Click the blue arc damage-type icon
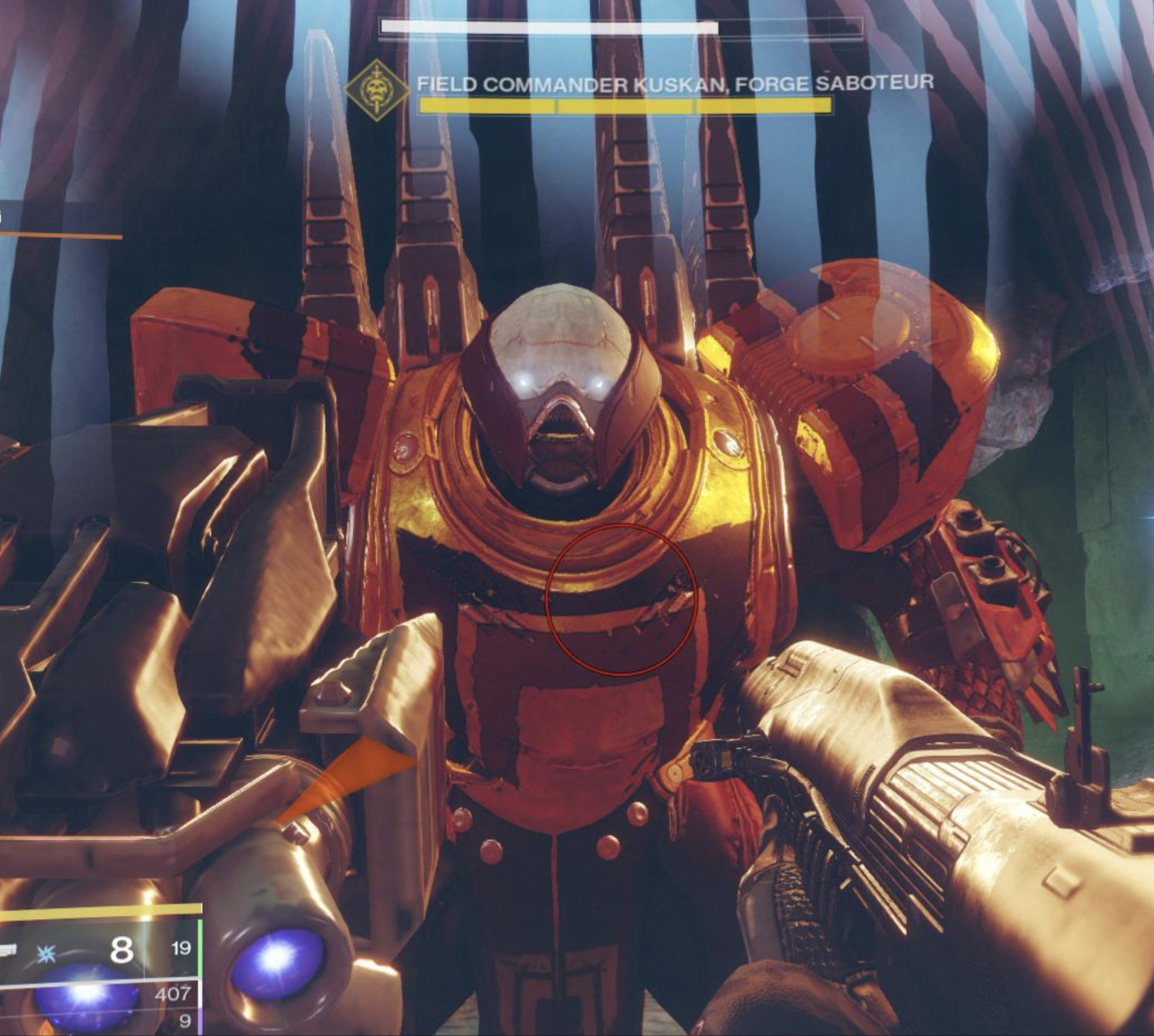The image size is (1154, 1036). [x=47, y=953]
